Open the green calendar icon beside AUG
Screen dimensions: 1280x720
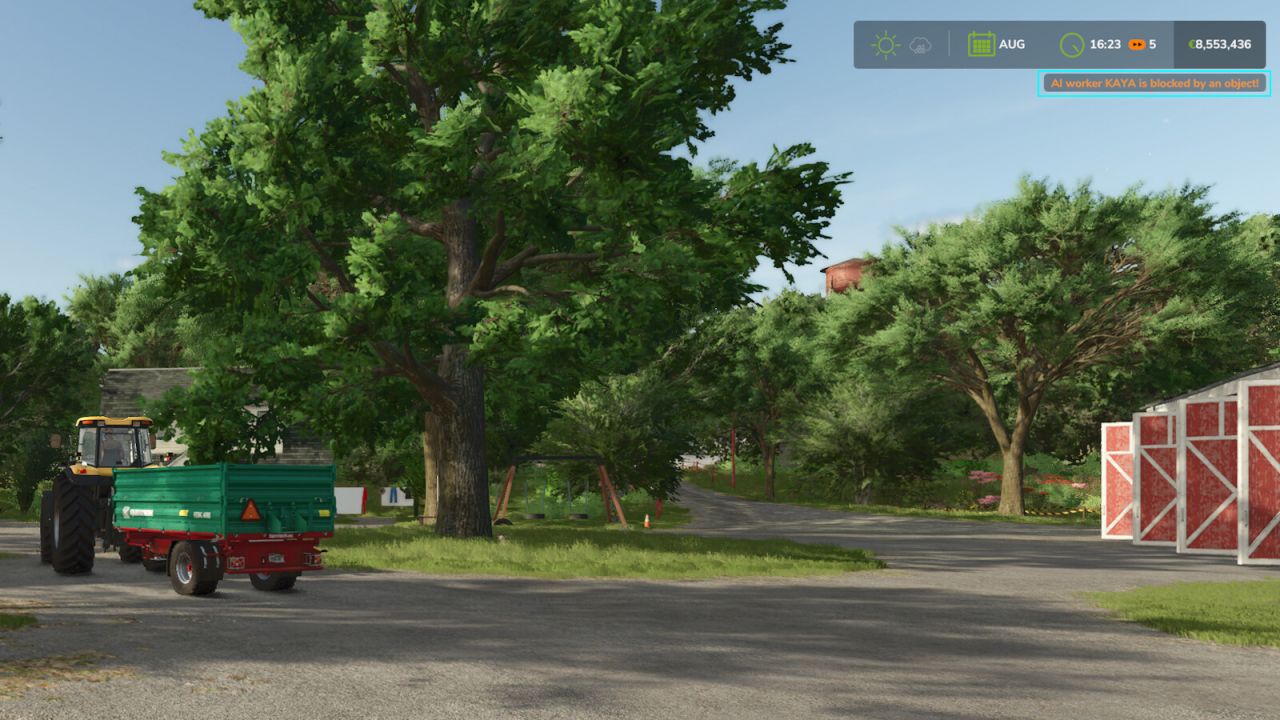point(983,43)
